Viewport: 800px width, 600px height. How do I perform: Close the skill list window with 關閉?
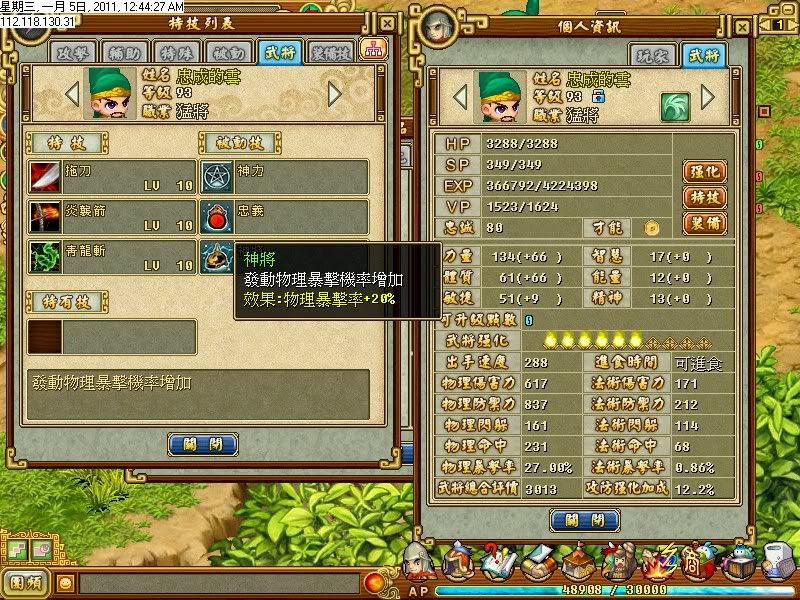click(203, 444)
